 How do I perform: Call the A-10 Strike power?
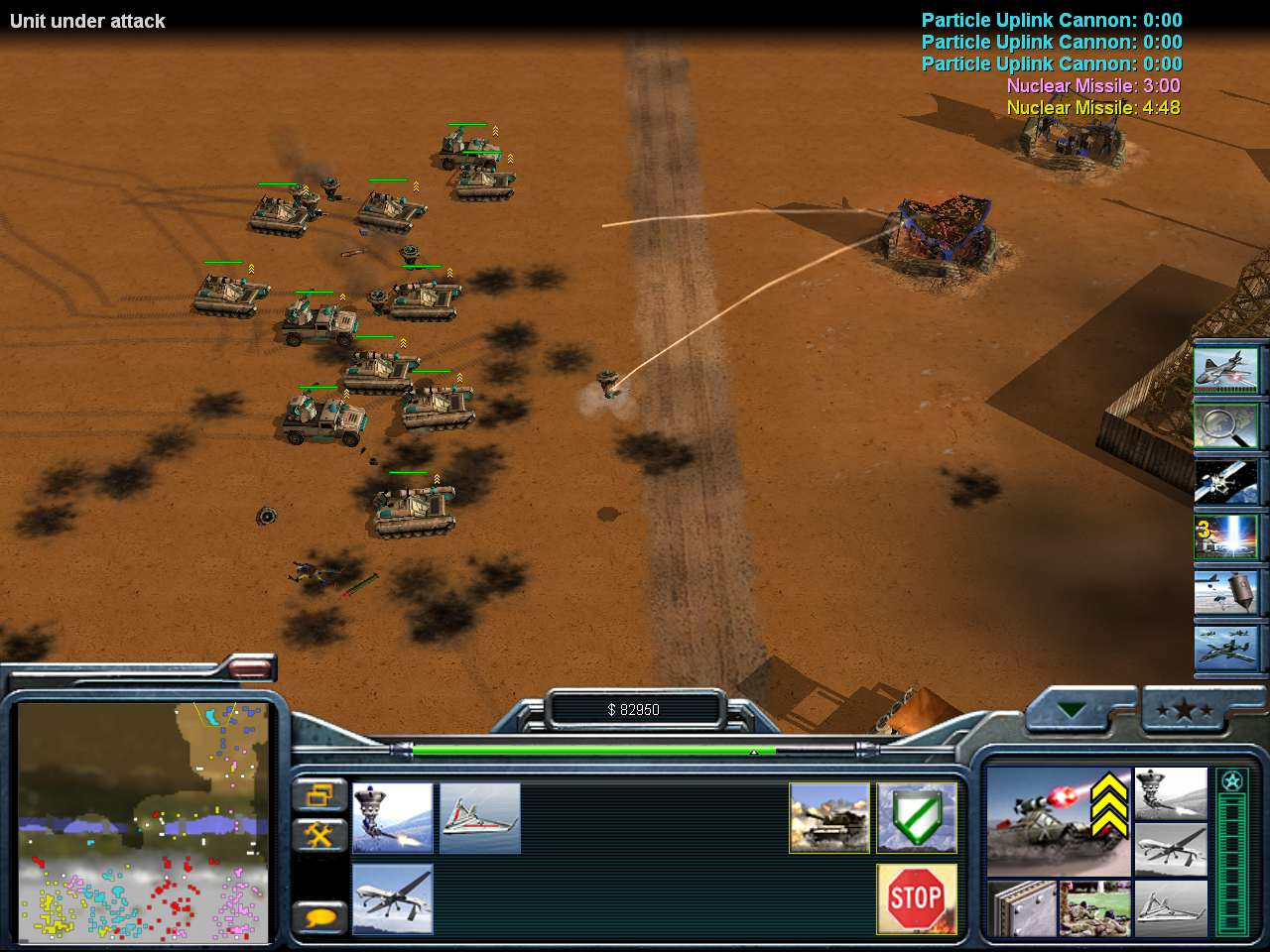(1226, 649)
